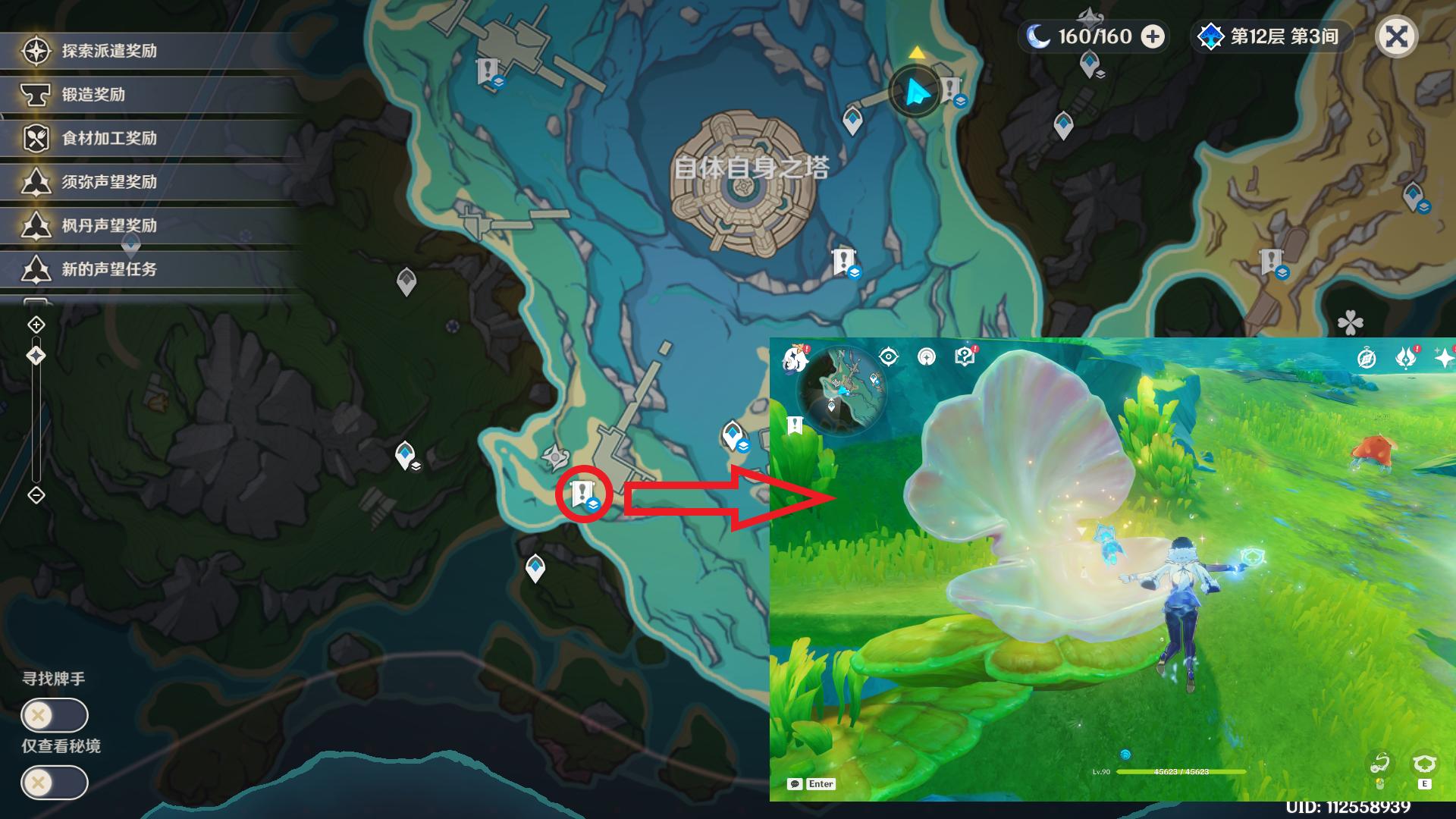Select 新的声望任务 reputation quest entry
This screenshot has height=819, width=1456.
click(109, 269)
